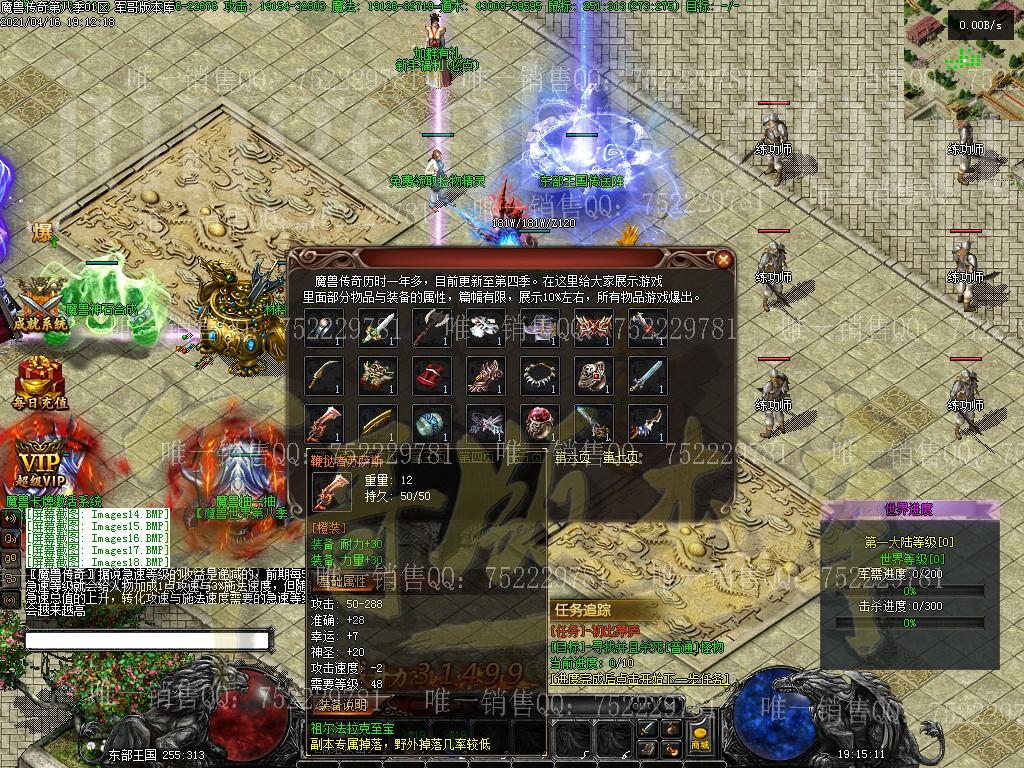Click the quest tracker next-step link
Viewport: 1024px width, 768px height.
[x=640, y=679]
